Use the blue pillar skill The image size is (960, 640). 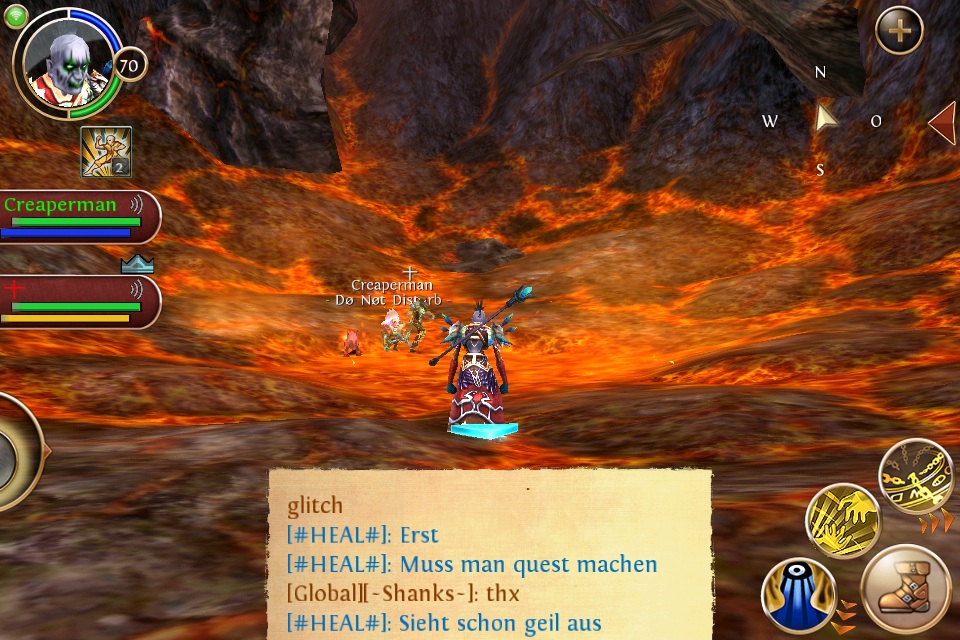coord(798,596)
